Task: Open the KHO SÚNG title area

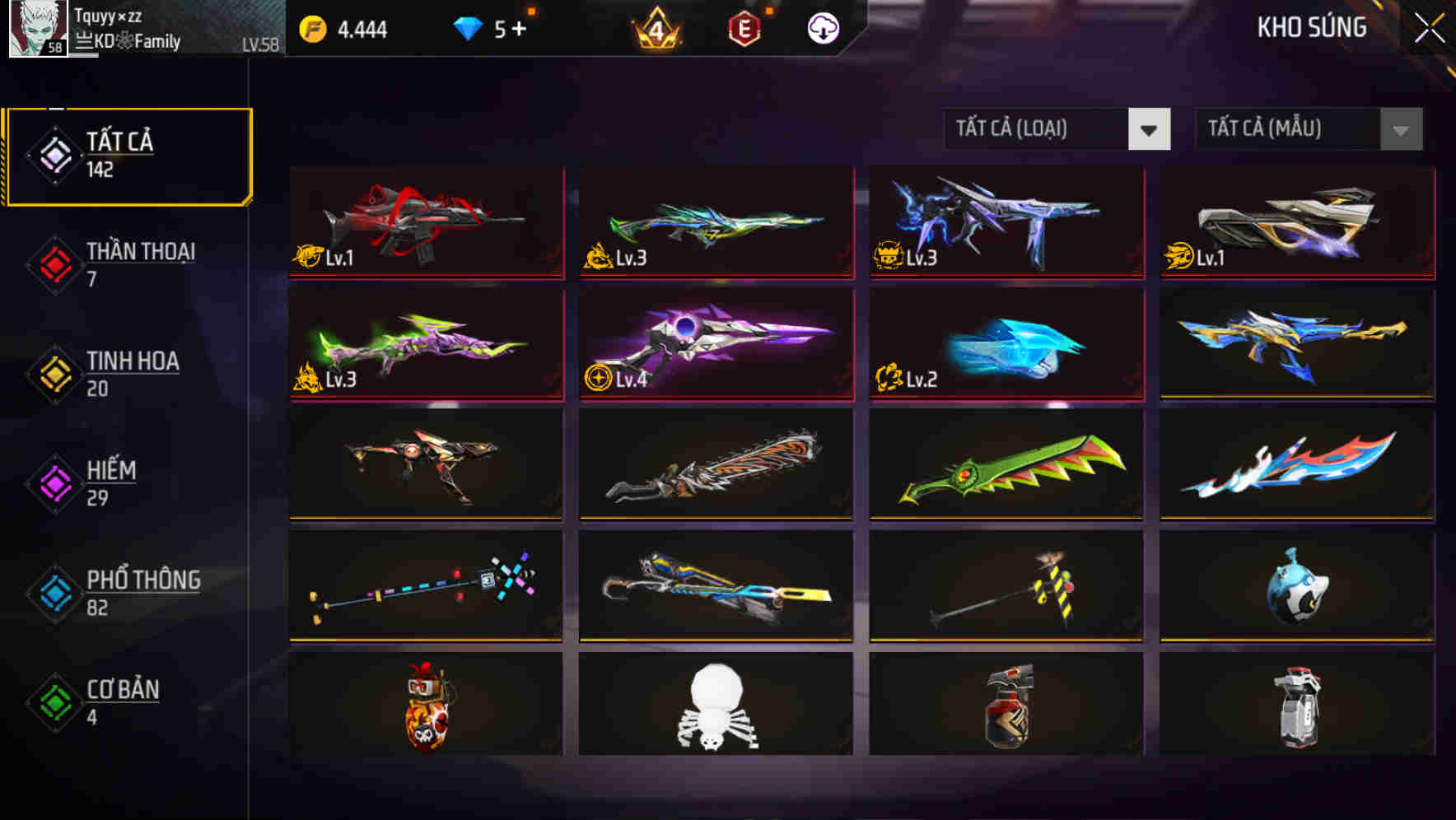Action: click(1312, 27)
